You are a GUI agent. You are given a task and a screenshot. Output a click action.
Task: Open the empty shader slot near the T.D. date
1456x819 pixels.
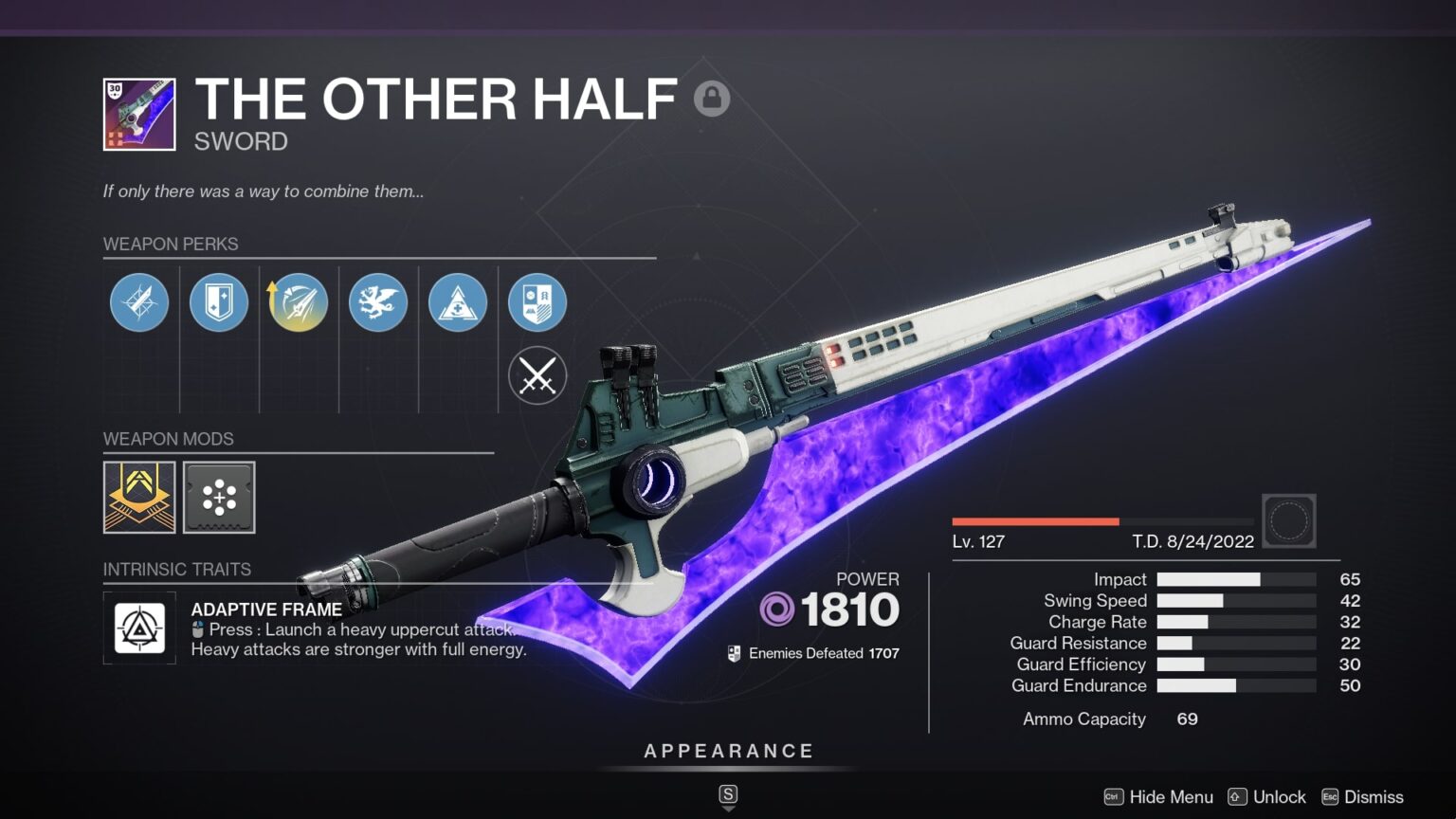(1289, 520)
